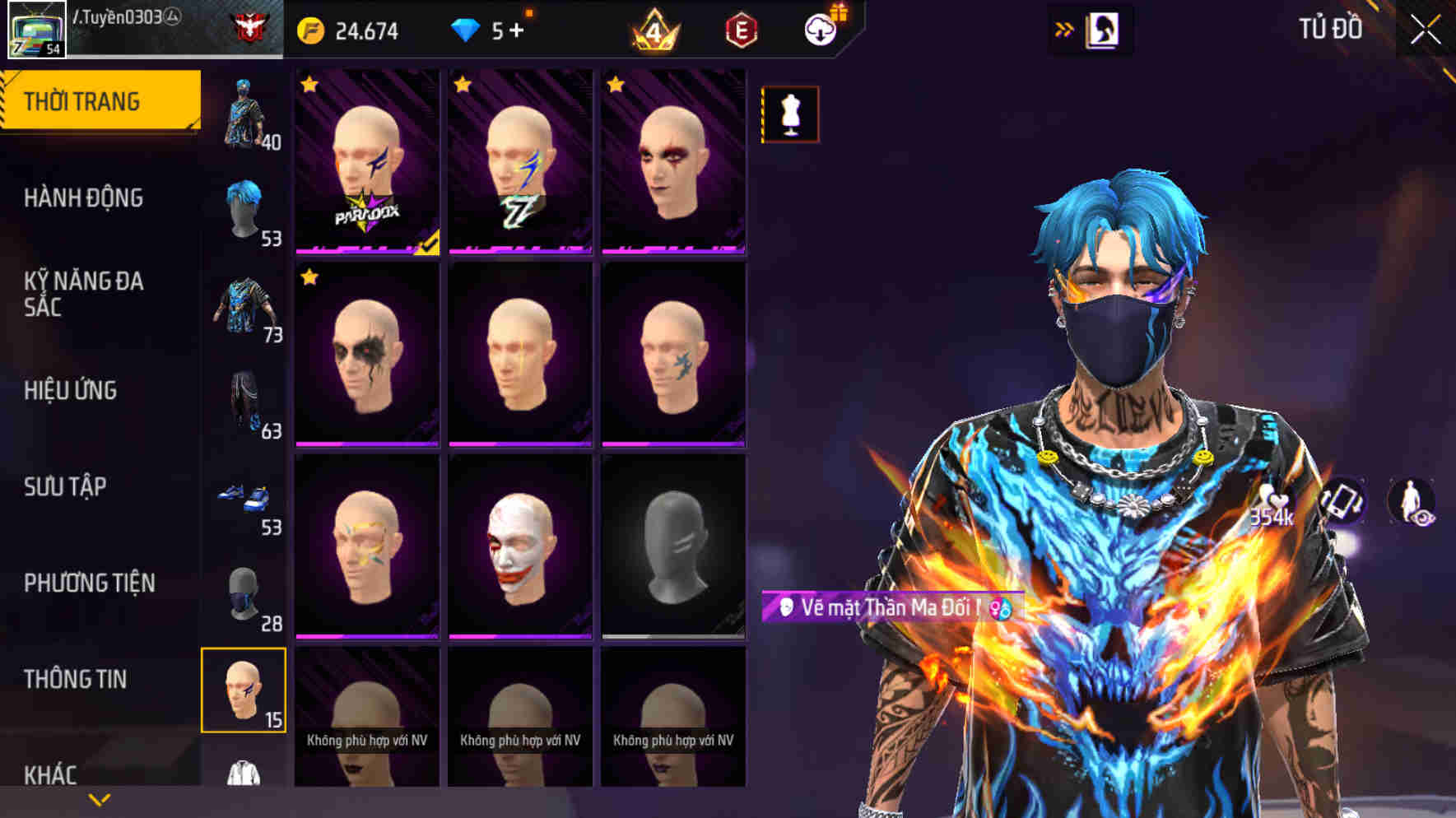
Task: Open the red E badge icon
Action: tap(739, 31)
